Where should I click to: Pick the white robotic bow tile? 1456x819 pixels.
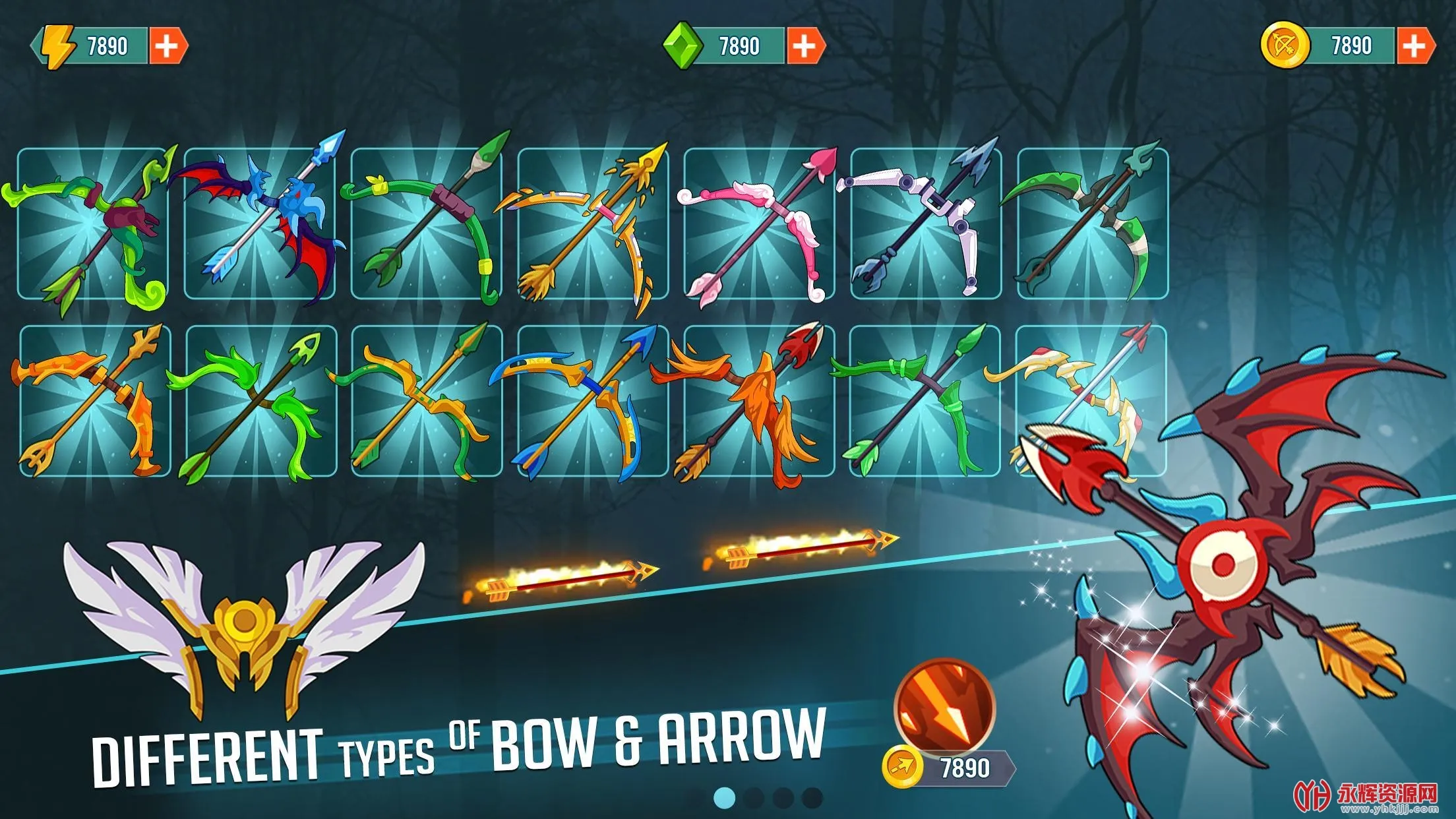[925, 224]
